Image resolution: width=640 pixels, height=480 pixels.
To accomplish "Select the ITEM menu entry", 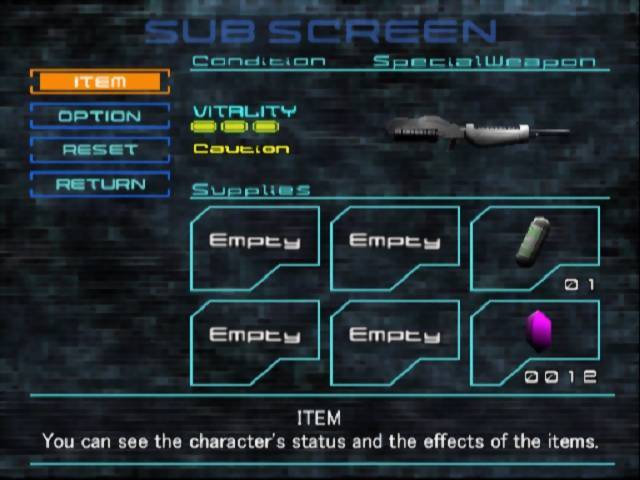I will click(x=100, y=82).
